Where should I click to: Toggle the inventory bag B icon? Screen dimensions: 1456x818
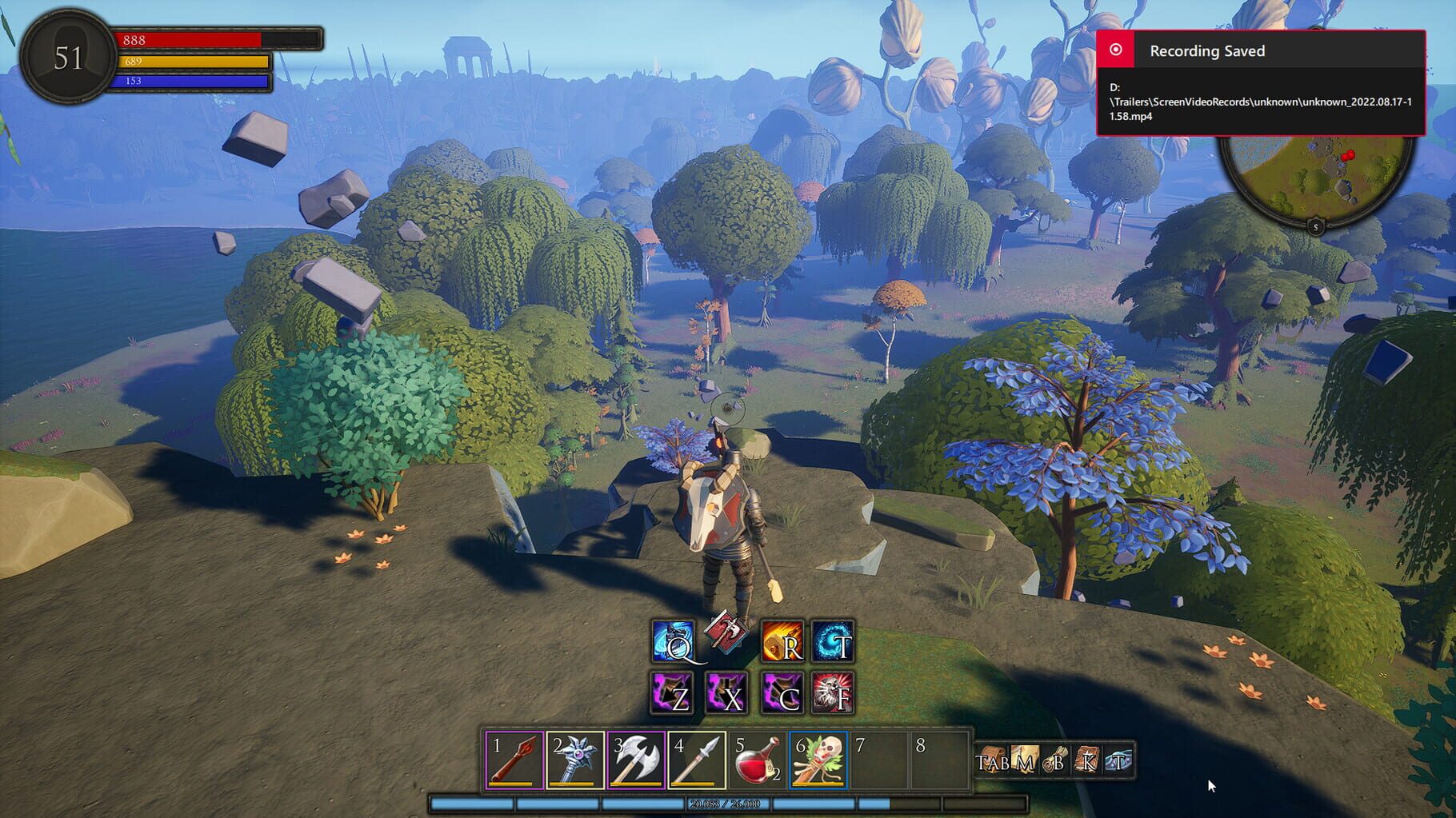1056,761
